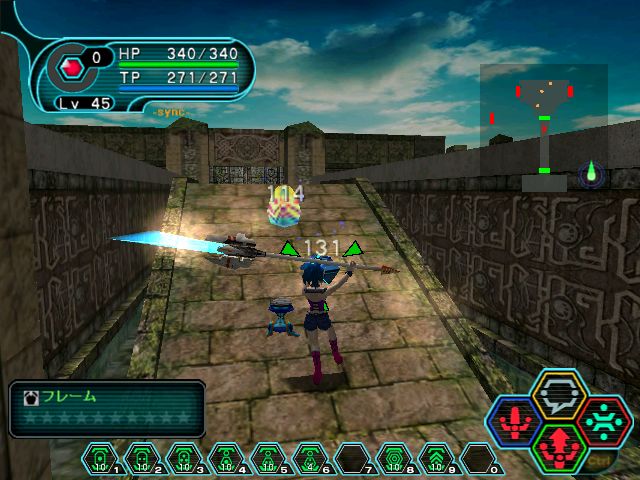Trigger the green-bordered heavy attack hexagon
Image resolution: width=640 pixels, height=480 pixels.
(559, 446)
